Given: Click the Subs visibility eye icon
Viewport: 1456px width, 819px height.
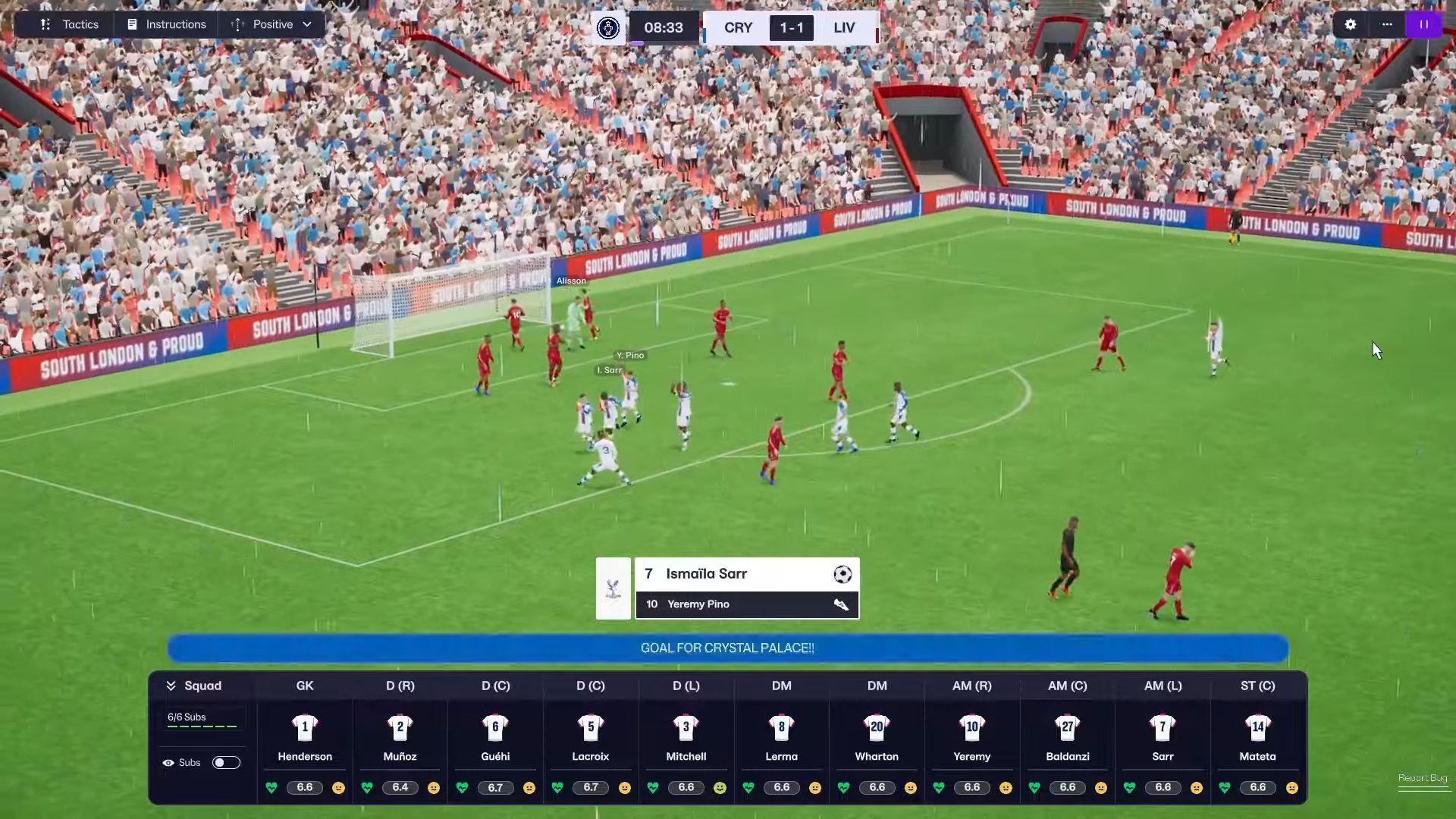Looking at the screenshot, I should (168, 763).
